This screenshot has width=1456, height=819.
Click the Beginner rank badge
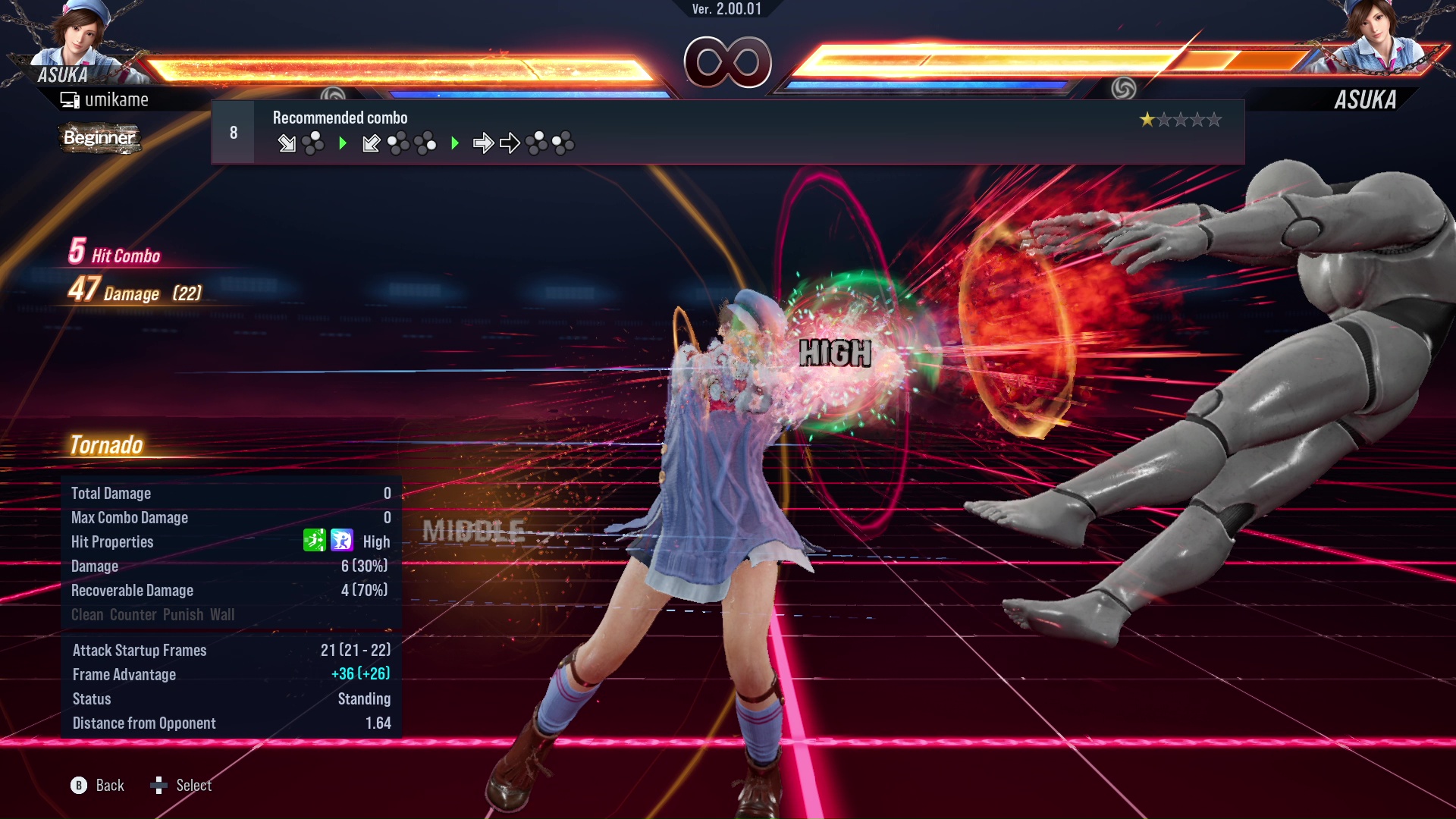tap(99, 138)
